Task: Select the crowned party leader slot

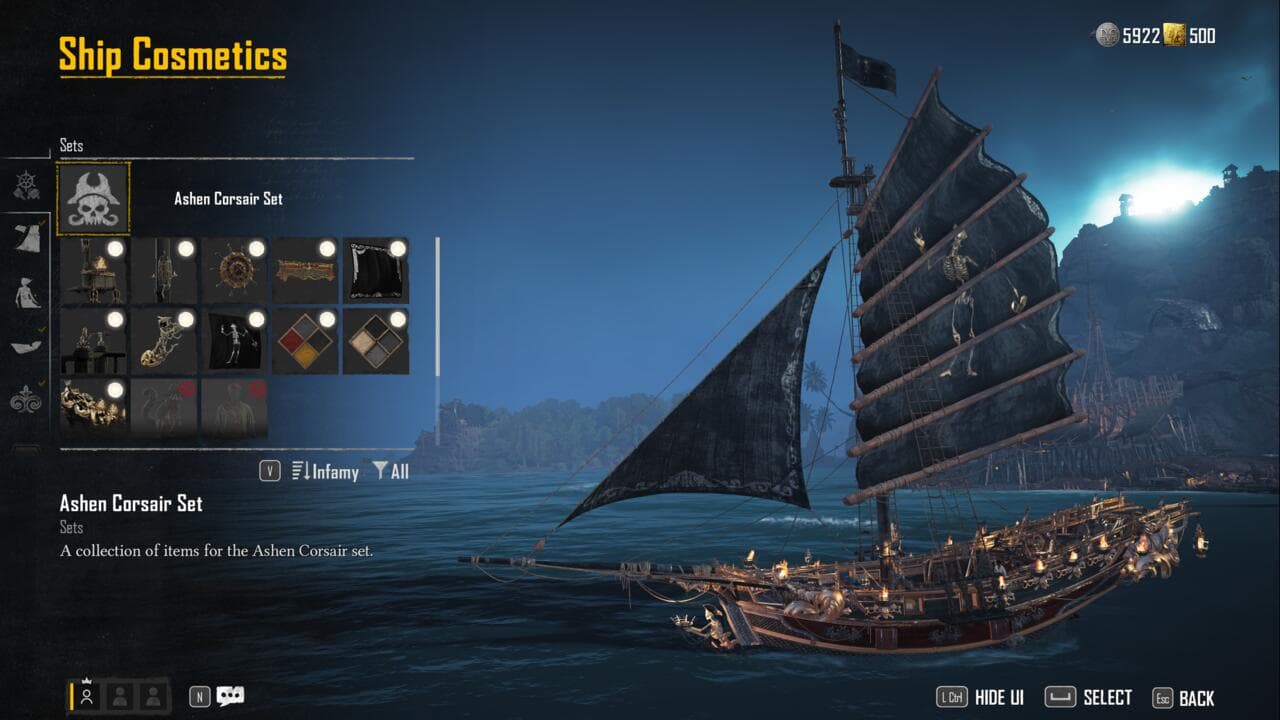Action: [87, 696]
